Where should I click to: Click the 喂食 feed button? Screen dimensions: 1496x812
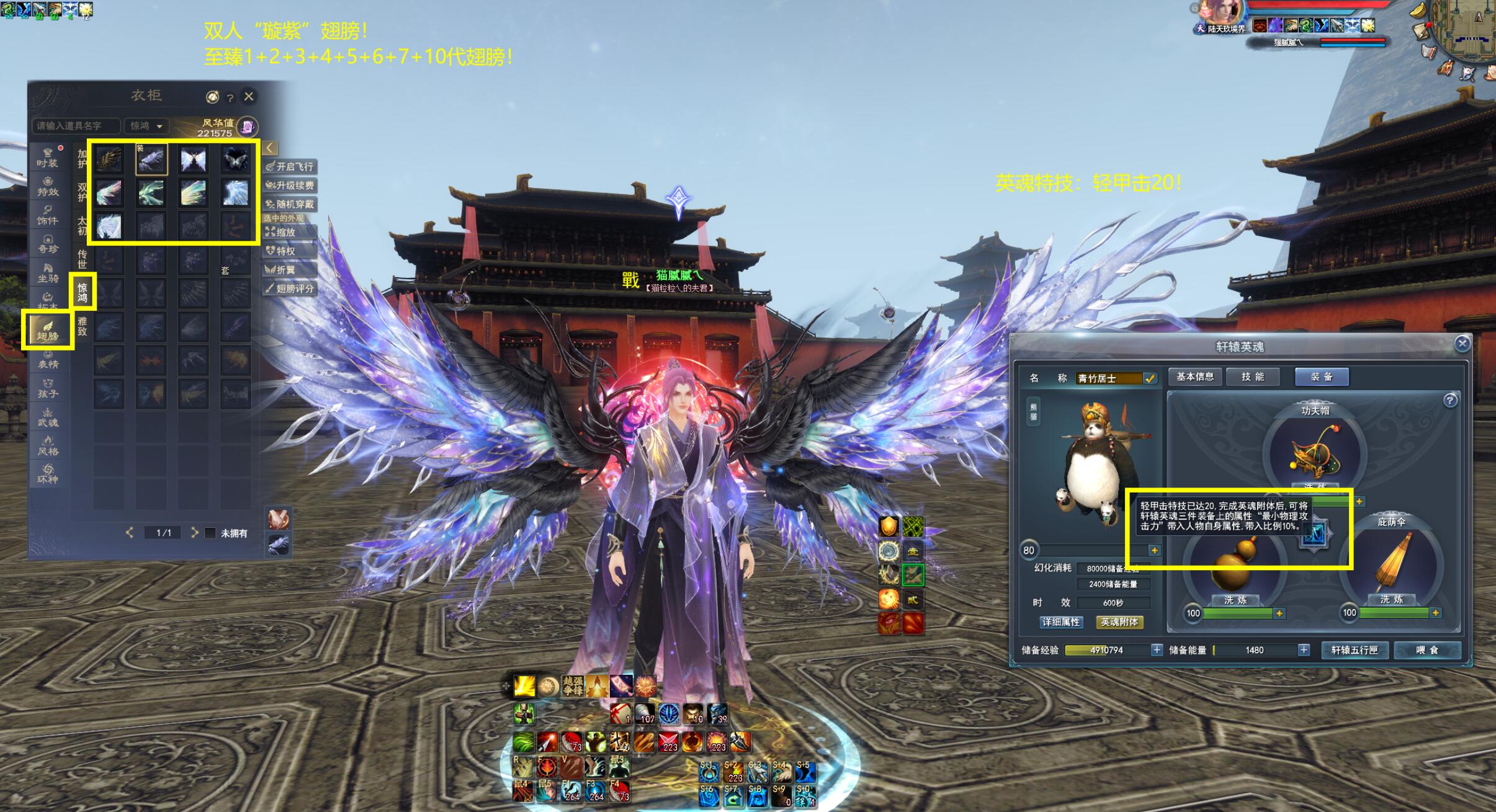pyautogui.click(x=1427, y=650)
